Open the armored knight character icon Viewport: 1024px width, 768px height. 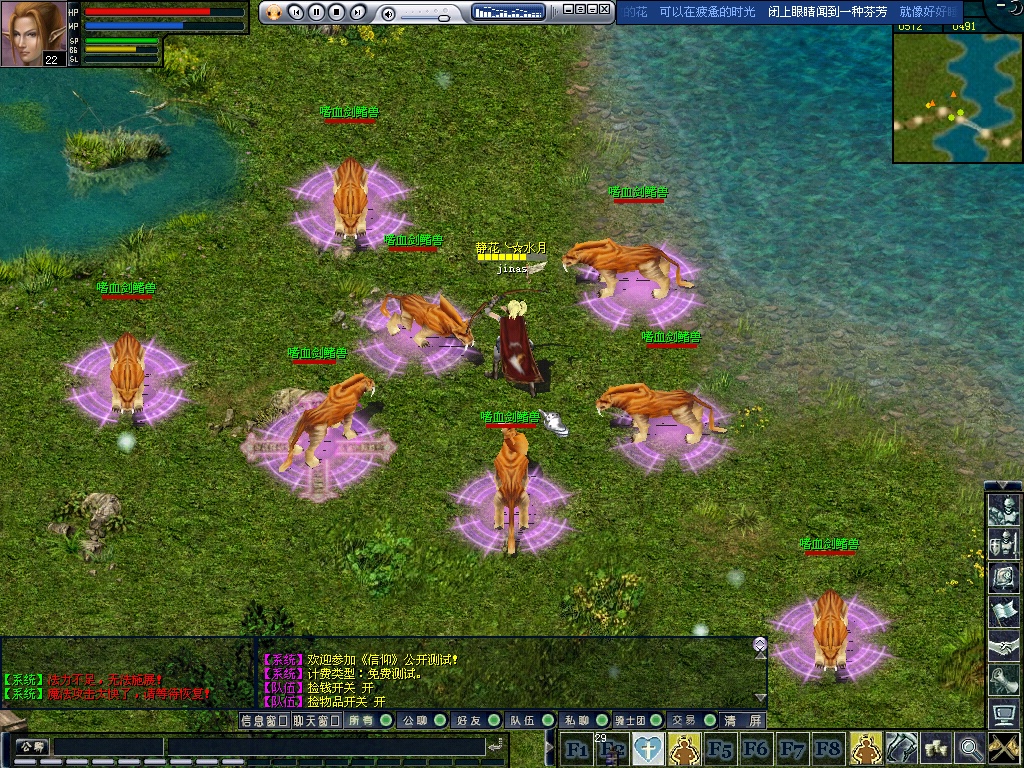pos(1002,512)
